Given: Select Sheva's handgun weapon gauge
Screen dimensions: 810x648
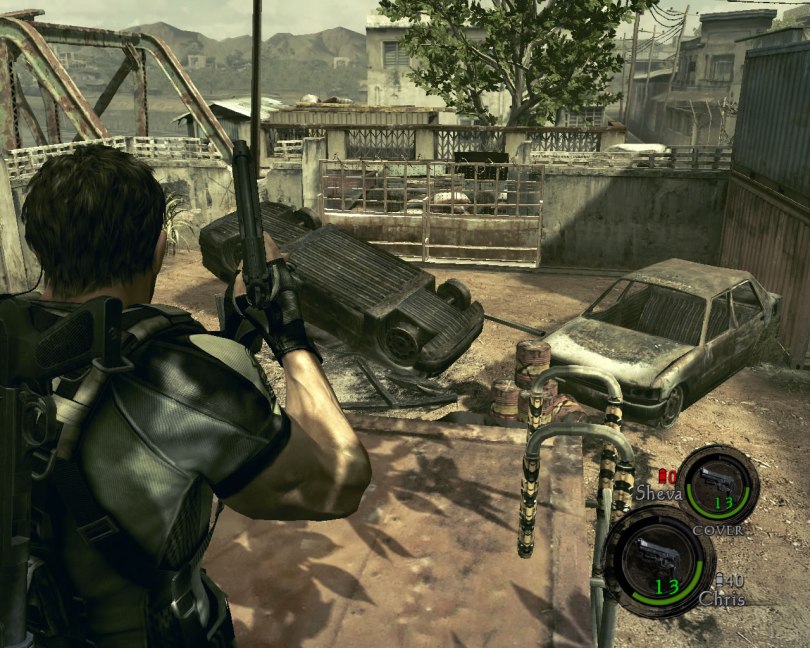Looking at the screenshot, I should pyautogui.click(x=718, y=485).
